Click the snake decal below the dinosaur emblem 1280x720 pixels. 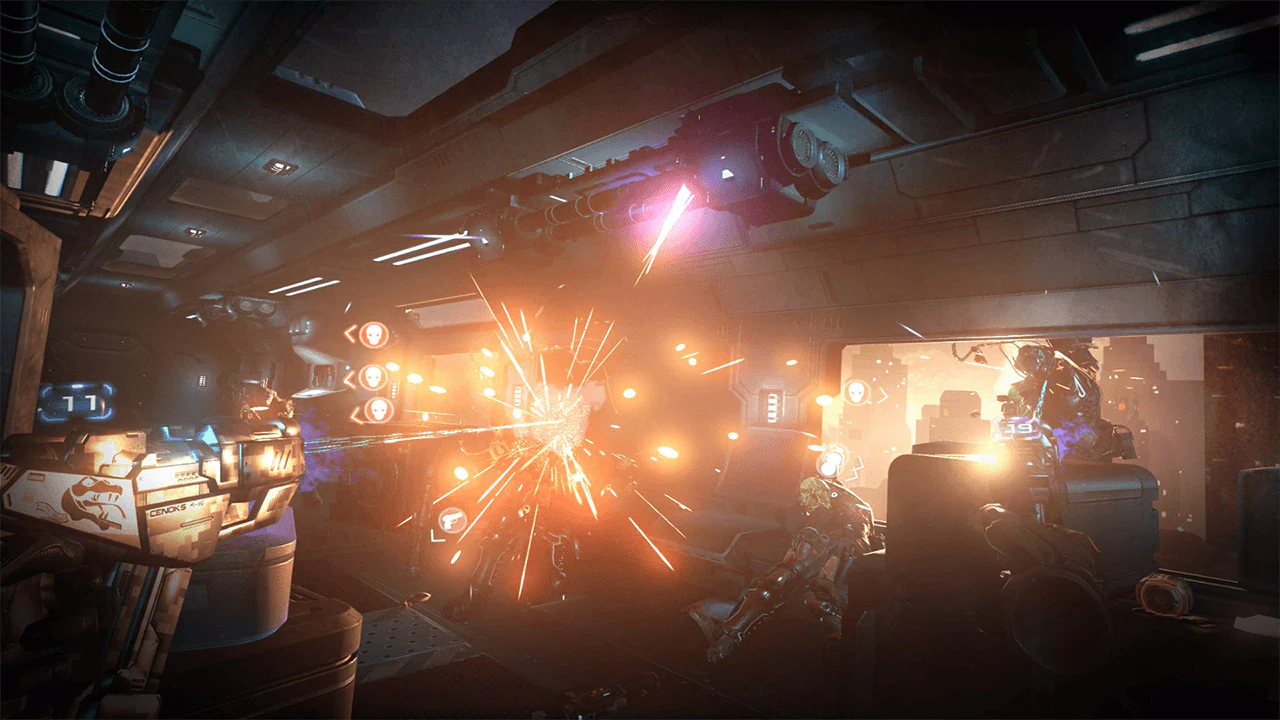click(x=52, y=511)
